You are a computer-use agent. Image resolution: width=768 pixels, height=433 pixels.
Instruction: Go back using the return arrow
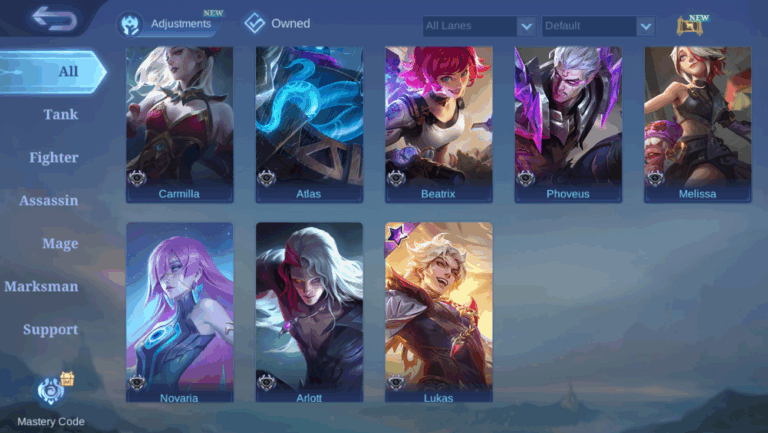[x=53, y=17]
